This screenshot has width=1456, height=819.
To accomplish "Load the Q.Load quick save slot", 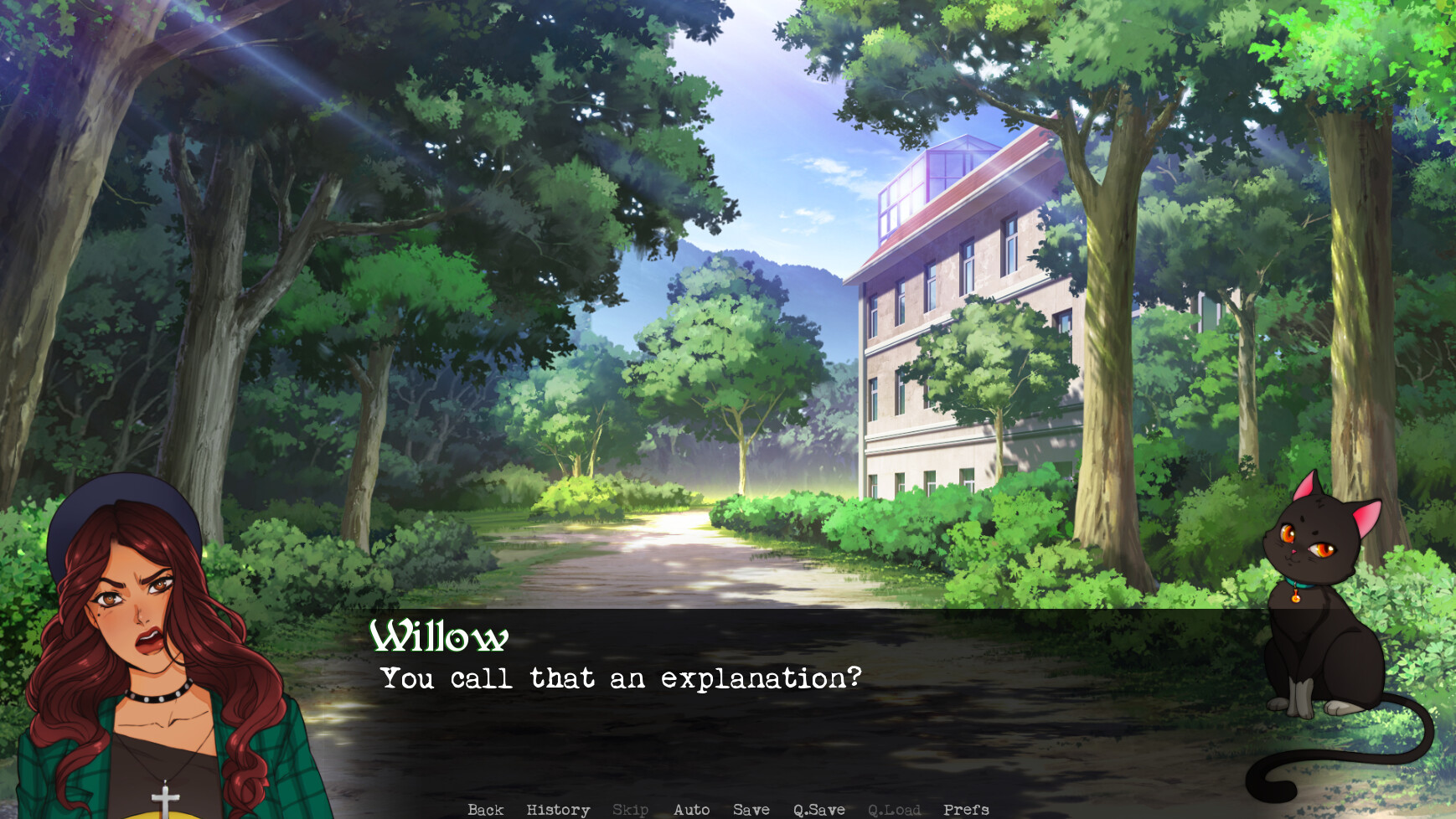I will [x=895, y=809].
